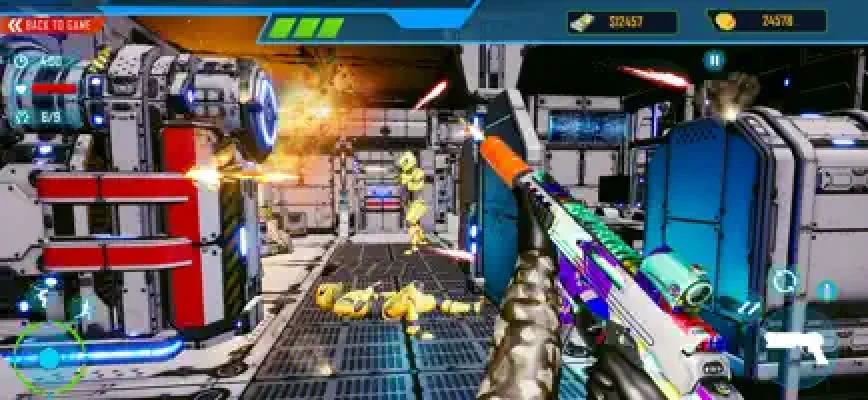Screen dimensions: 868x400
Task: Click the Back to Game button
Action: tap(52, 24)
